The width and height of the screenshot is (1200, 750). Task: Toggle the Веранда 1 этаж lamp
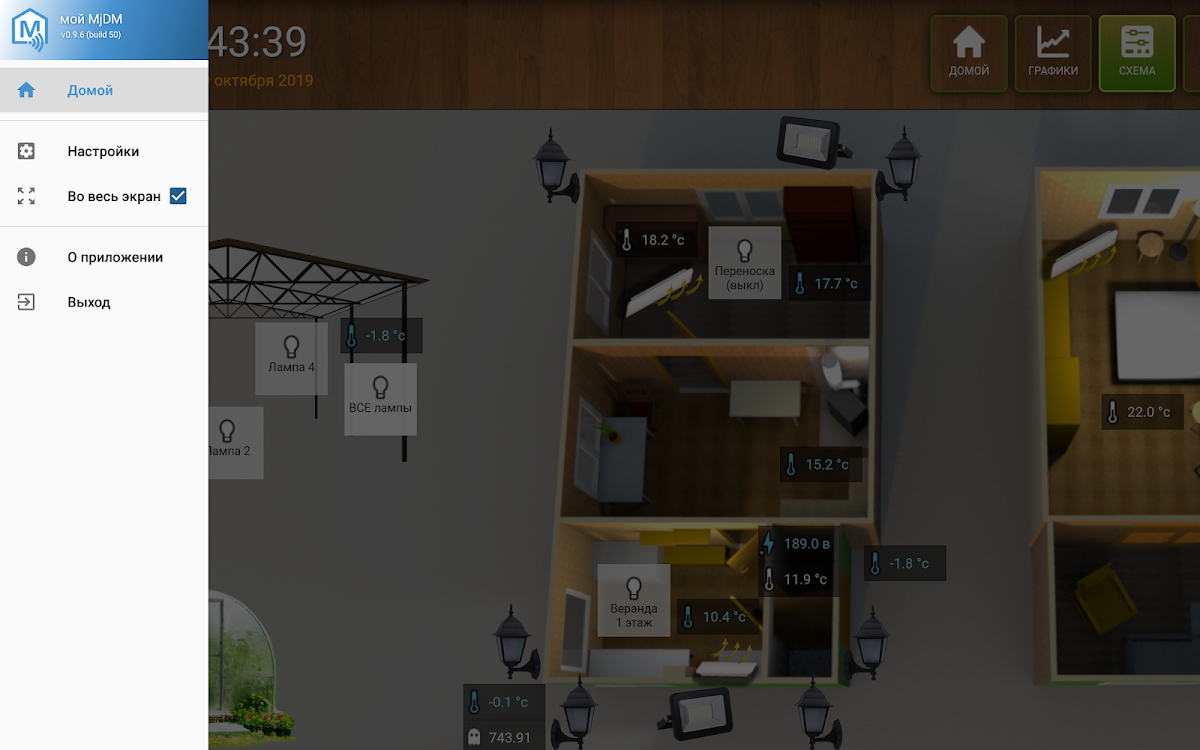[633, 600]
